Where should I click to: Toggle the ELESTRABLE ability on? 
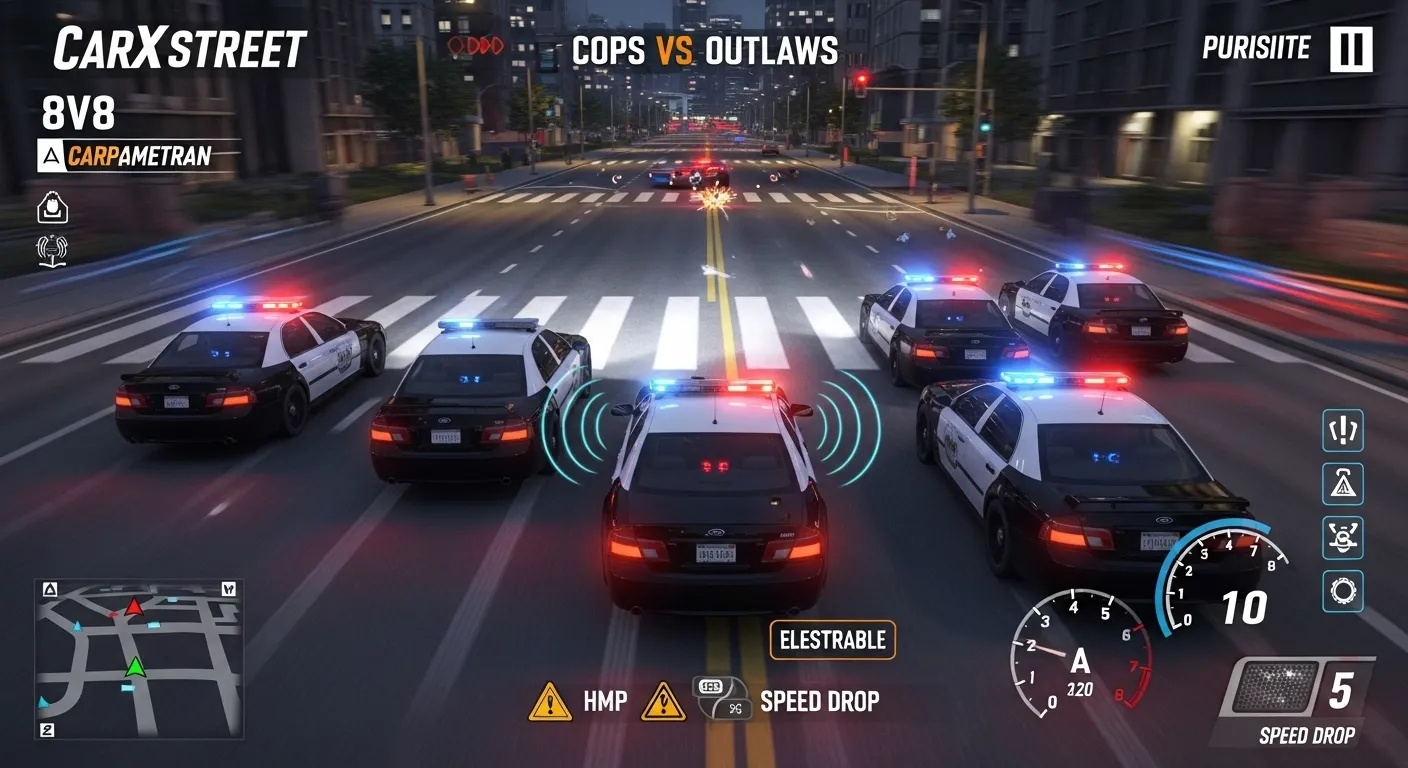click(831, 640)
